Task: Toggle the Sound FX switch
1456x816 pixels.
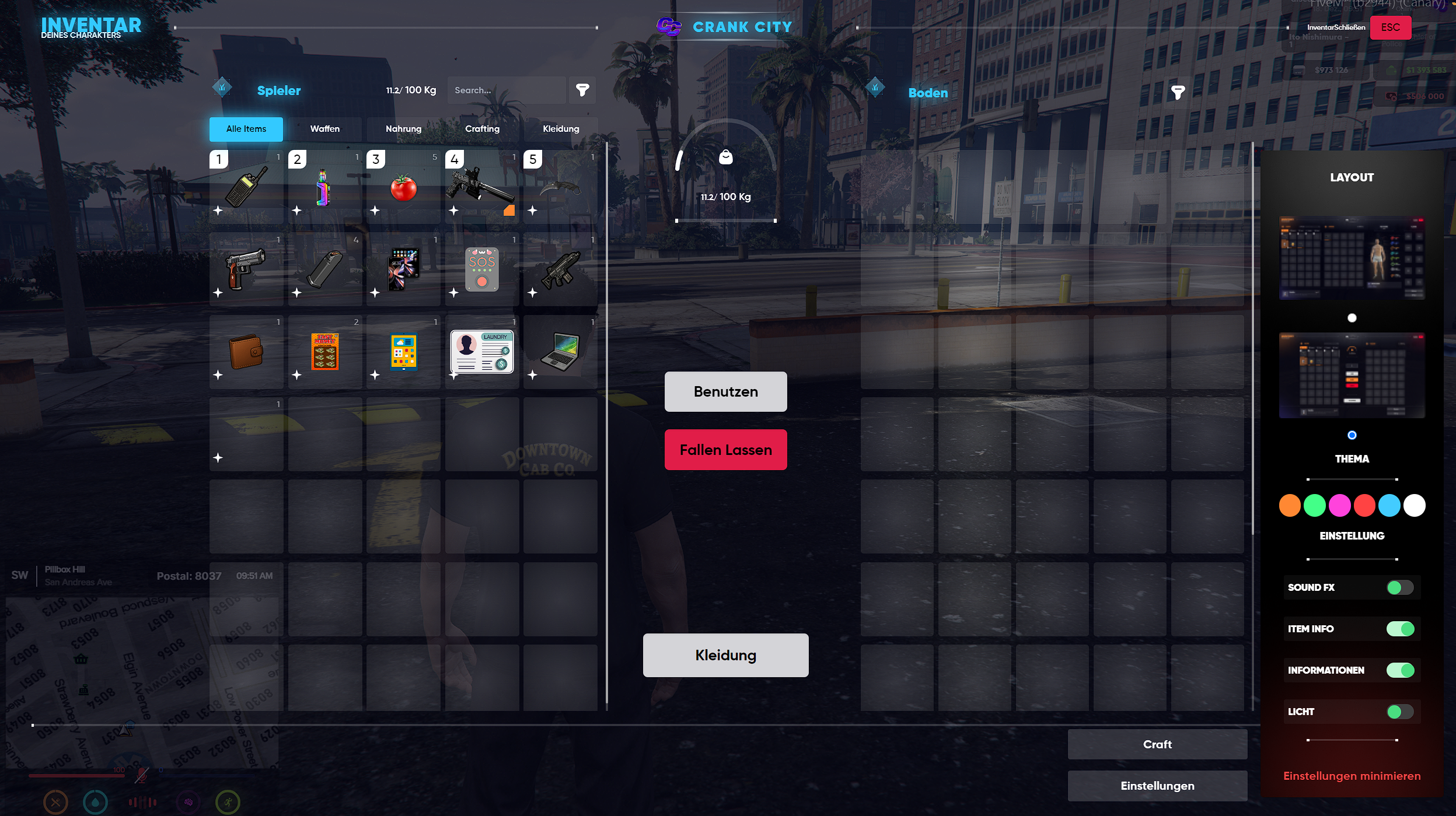Action: click(x=1399, y=587)
